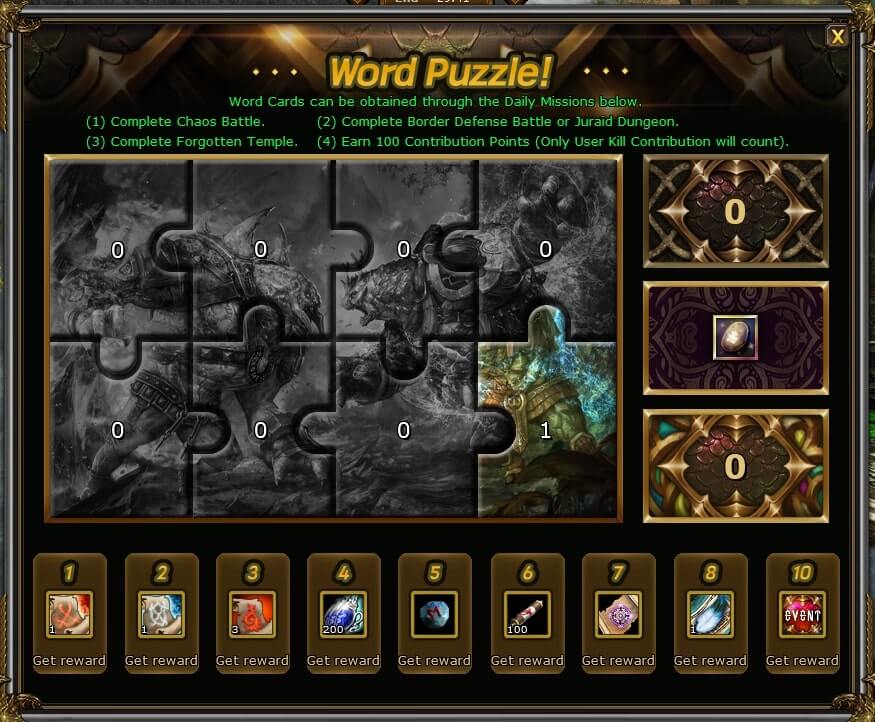Select the blue gem reward icon marked 200

tap(343, 615)
